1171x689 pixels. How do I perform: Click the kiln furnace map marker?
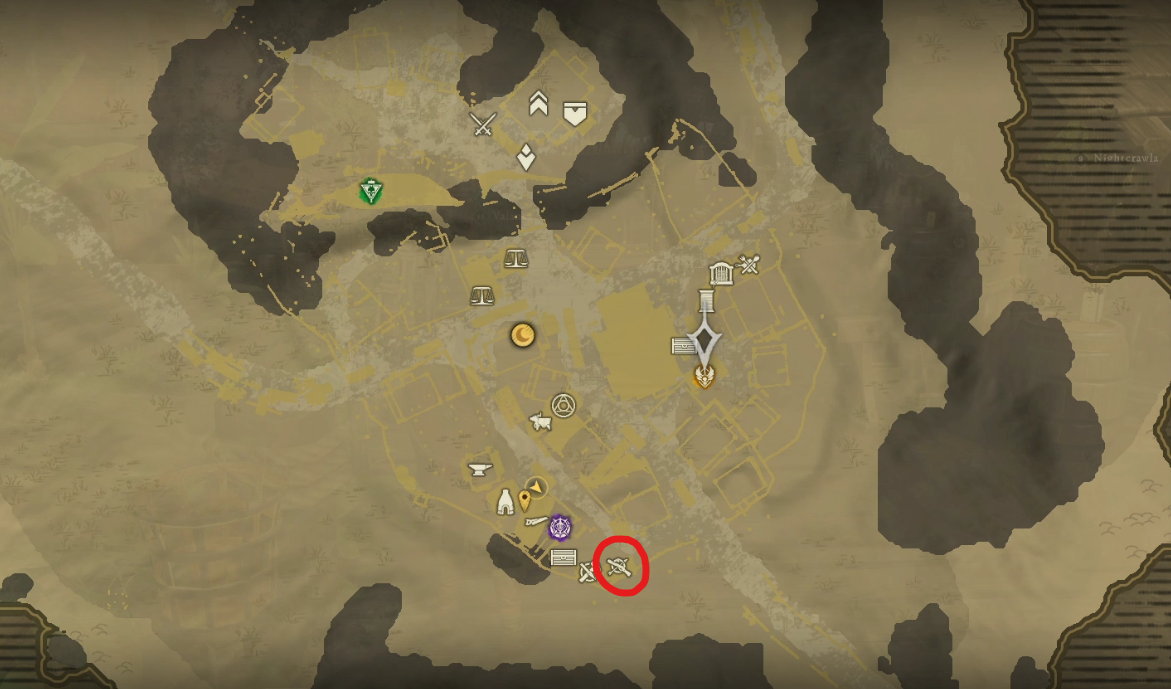click(506, 502)
